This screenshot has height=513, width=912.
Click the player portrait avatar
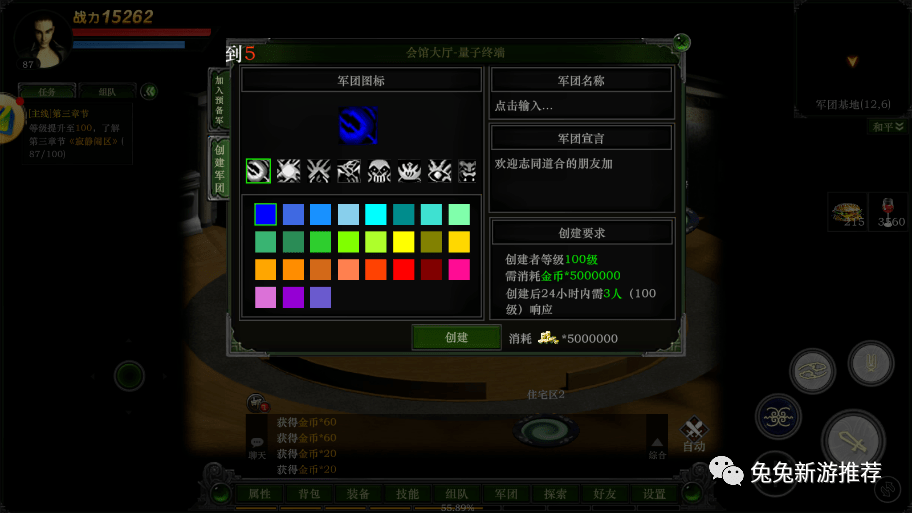tap(42, 38)
